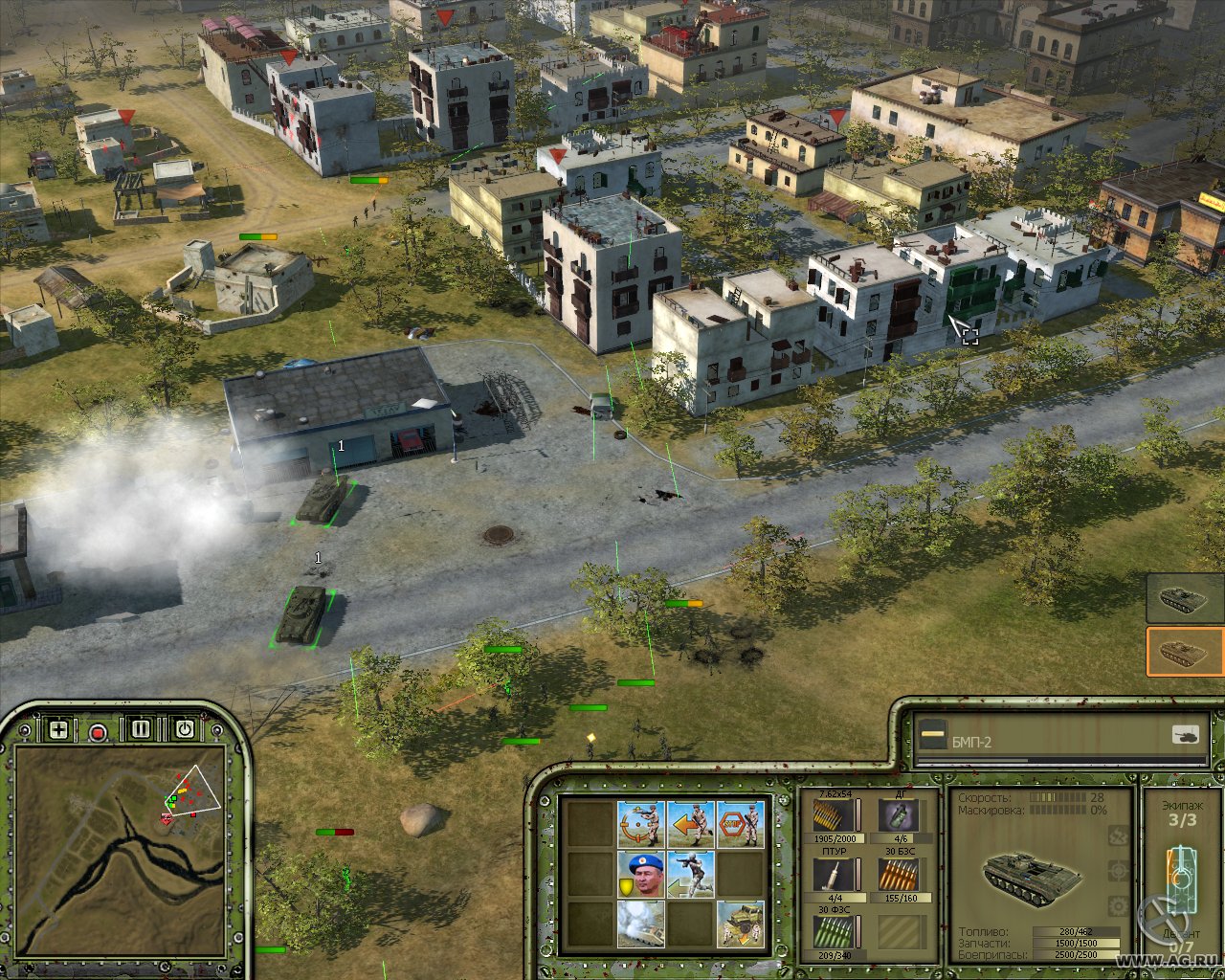The image size is (1225, 980).
Task: Choose the ПТУР anti-tank missile weapon
Action: pyautogui.click(x=834, y=875)
